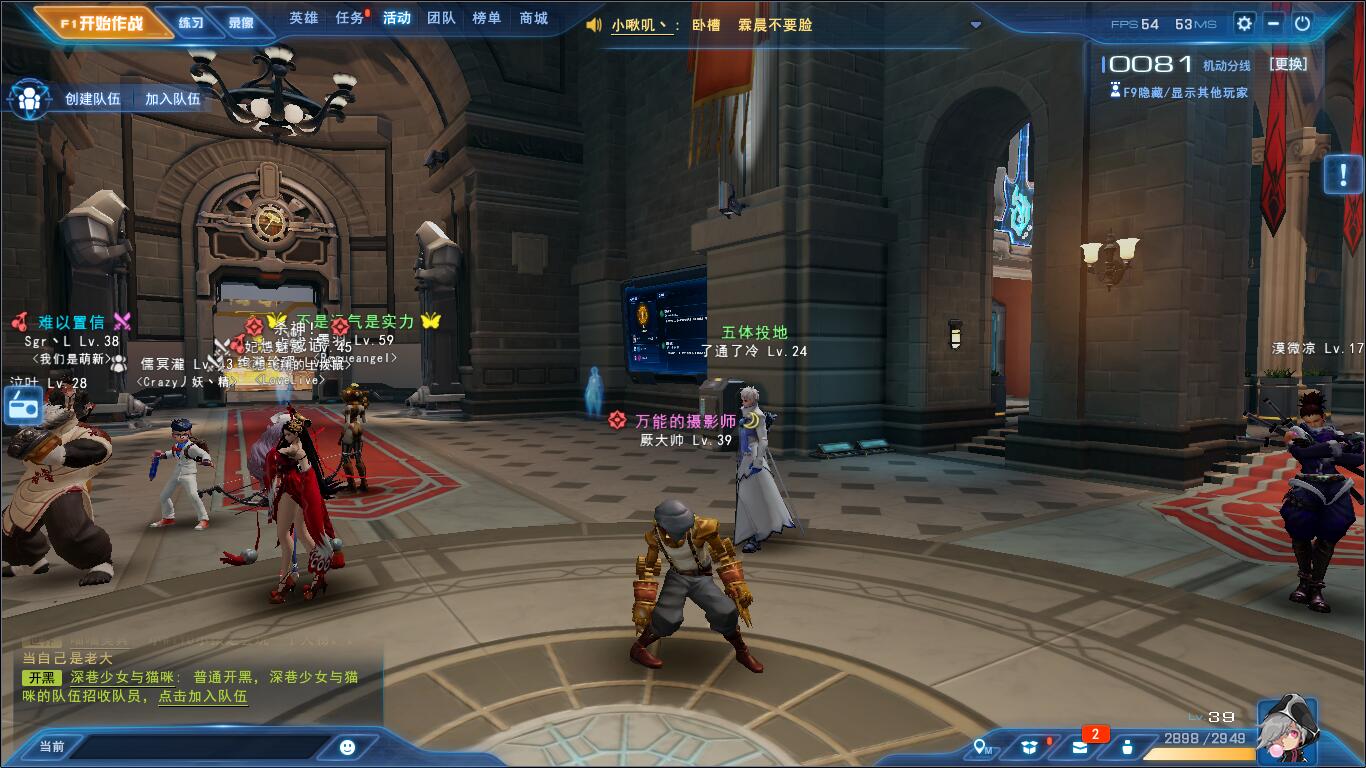Screen dimensions: 1366x768
Task: Focus the chat input field
Action: 200,746
